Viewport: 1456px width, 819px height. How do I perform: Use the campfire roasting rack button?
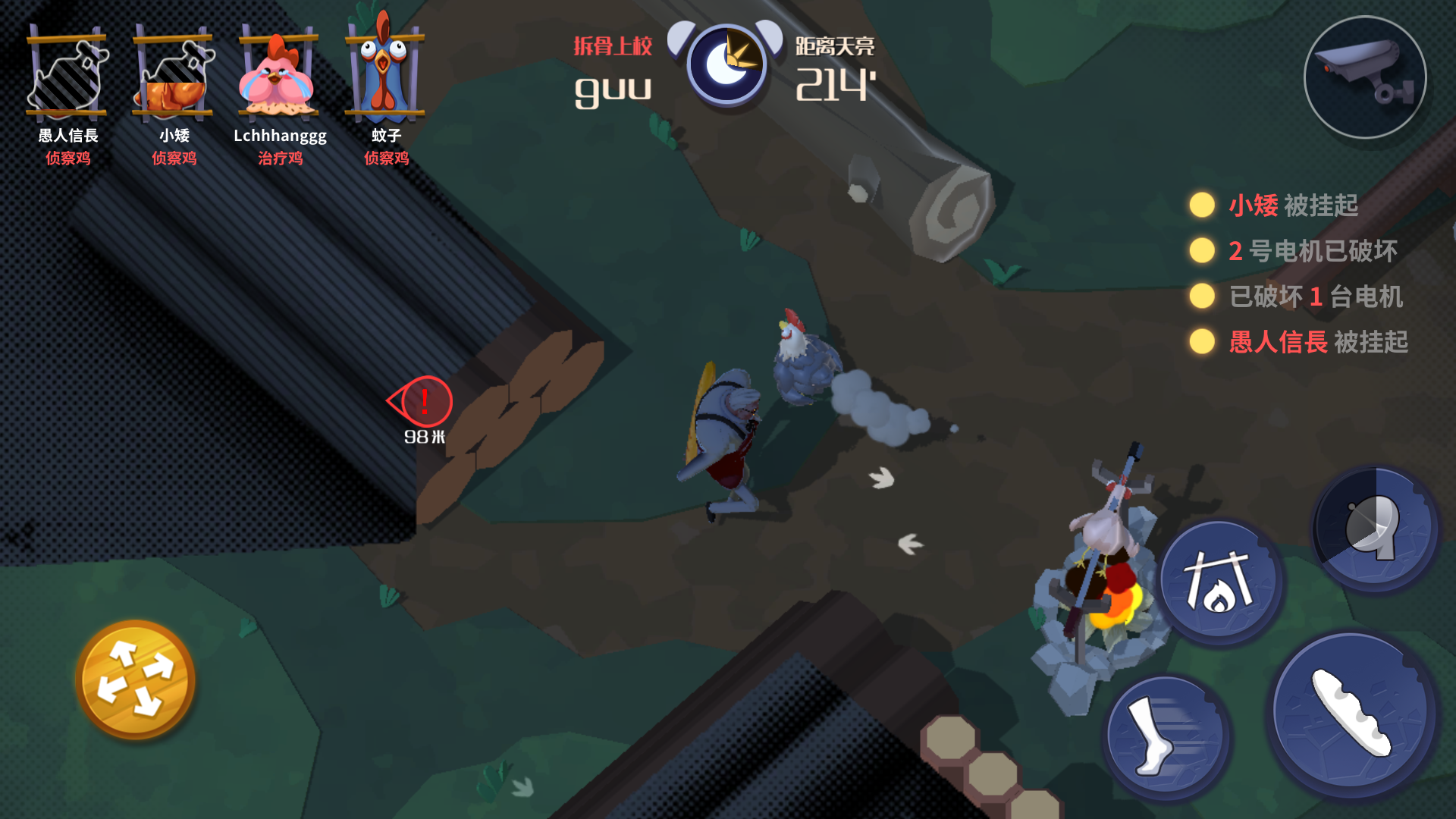coord(1219,582)
